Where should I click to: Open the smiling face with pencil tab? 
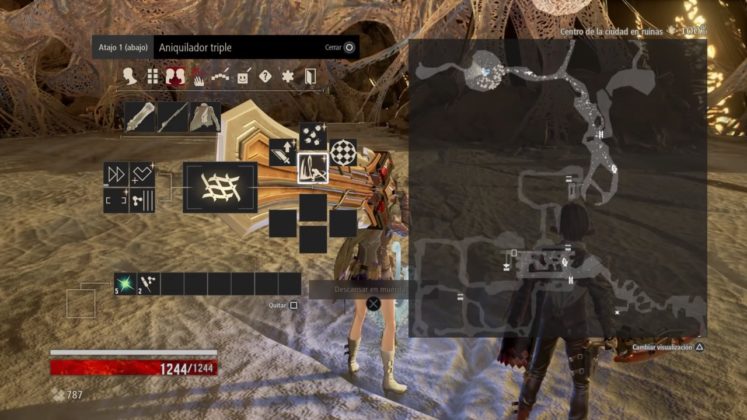tap(243, 75)
